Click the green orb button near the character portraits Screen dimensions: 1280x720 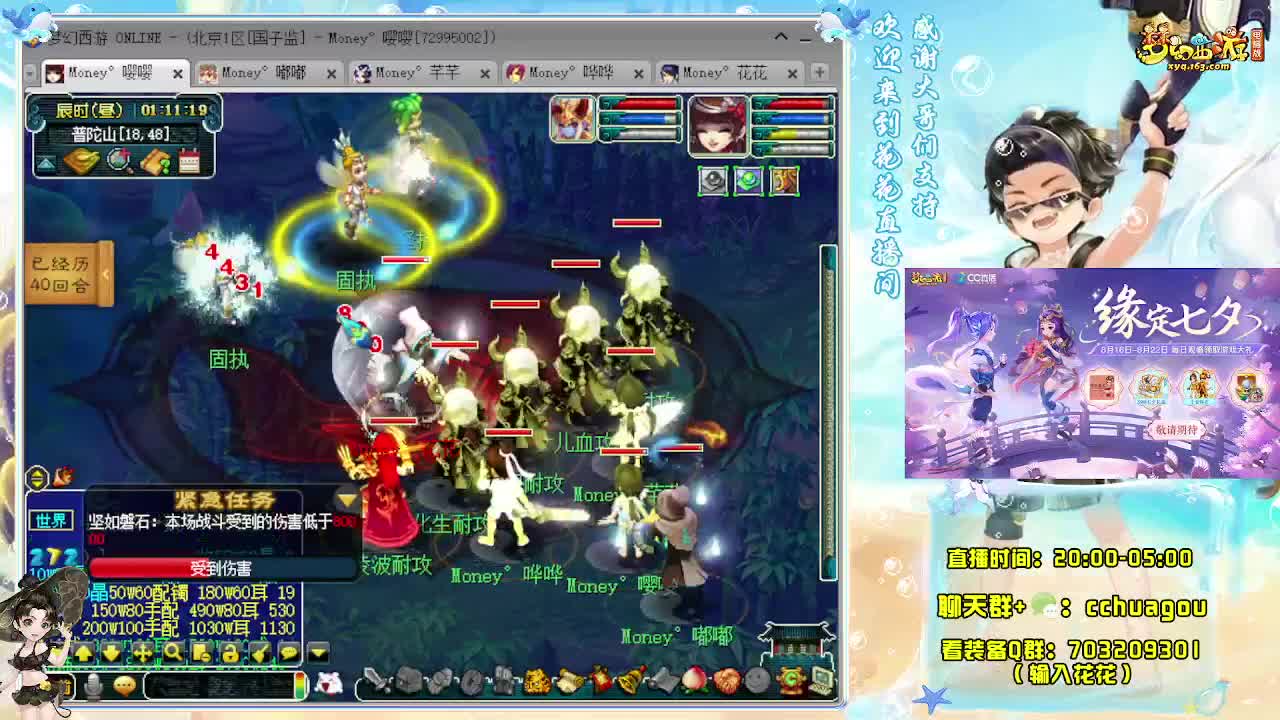[749, 180]
